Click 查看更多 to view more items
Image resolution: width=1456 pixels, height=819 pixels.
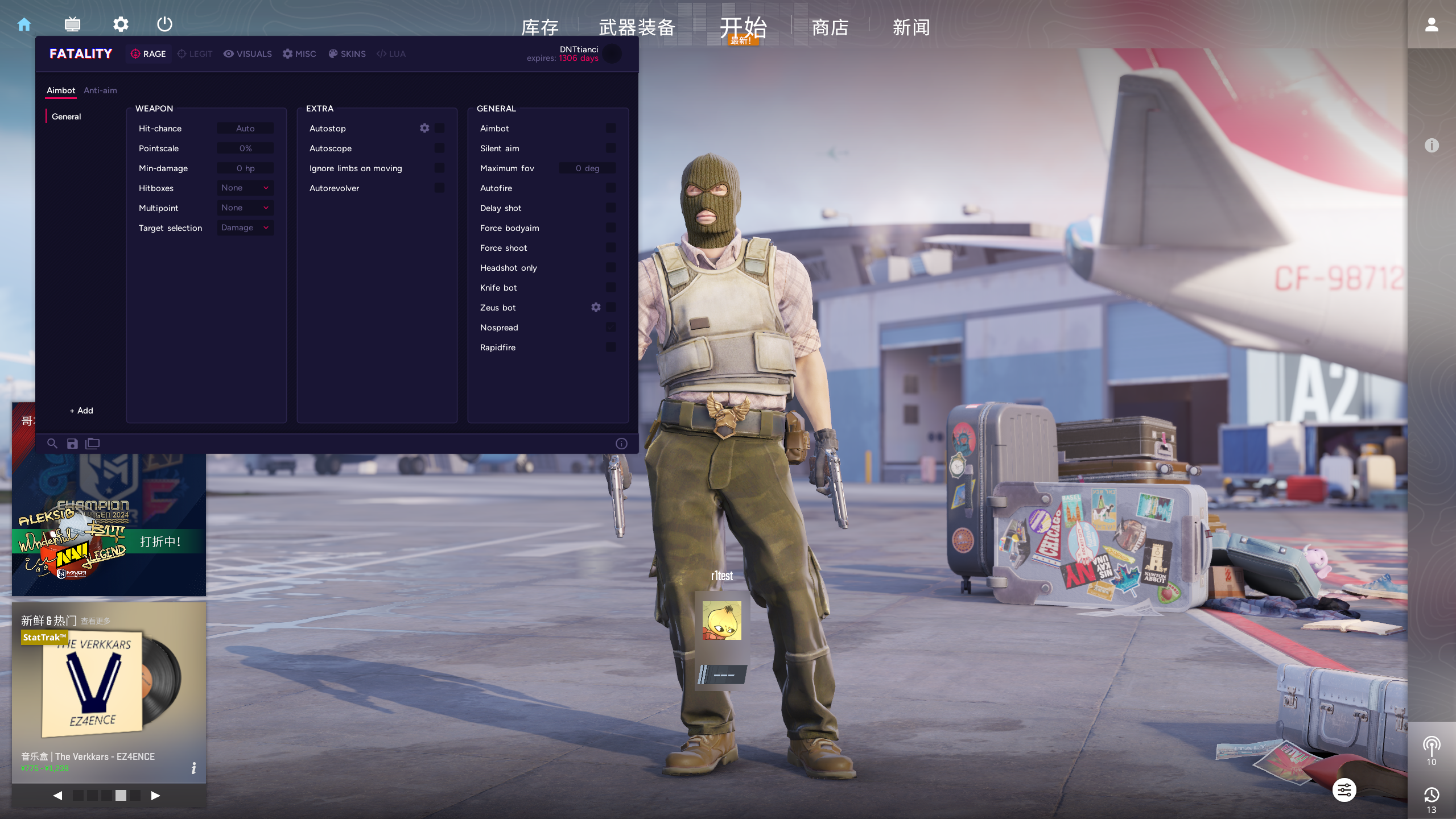(x=96, y=621)
